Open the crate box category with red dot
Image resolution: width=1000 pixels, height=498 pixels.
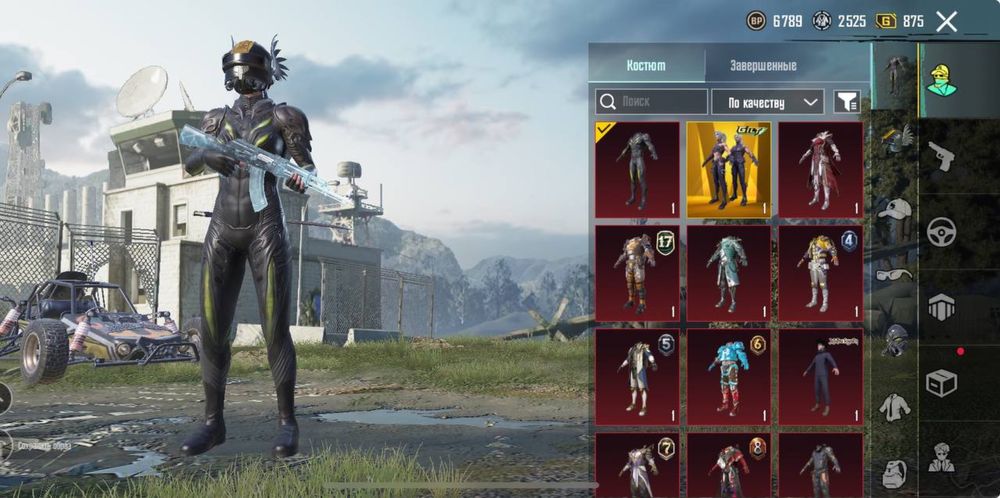tap(941, 382)
